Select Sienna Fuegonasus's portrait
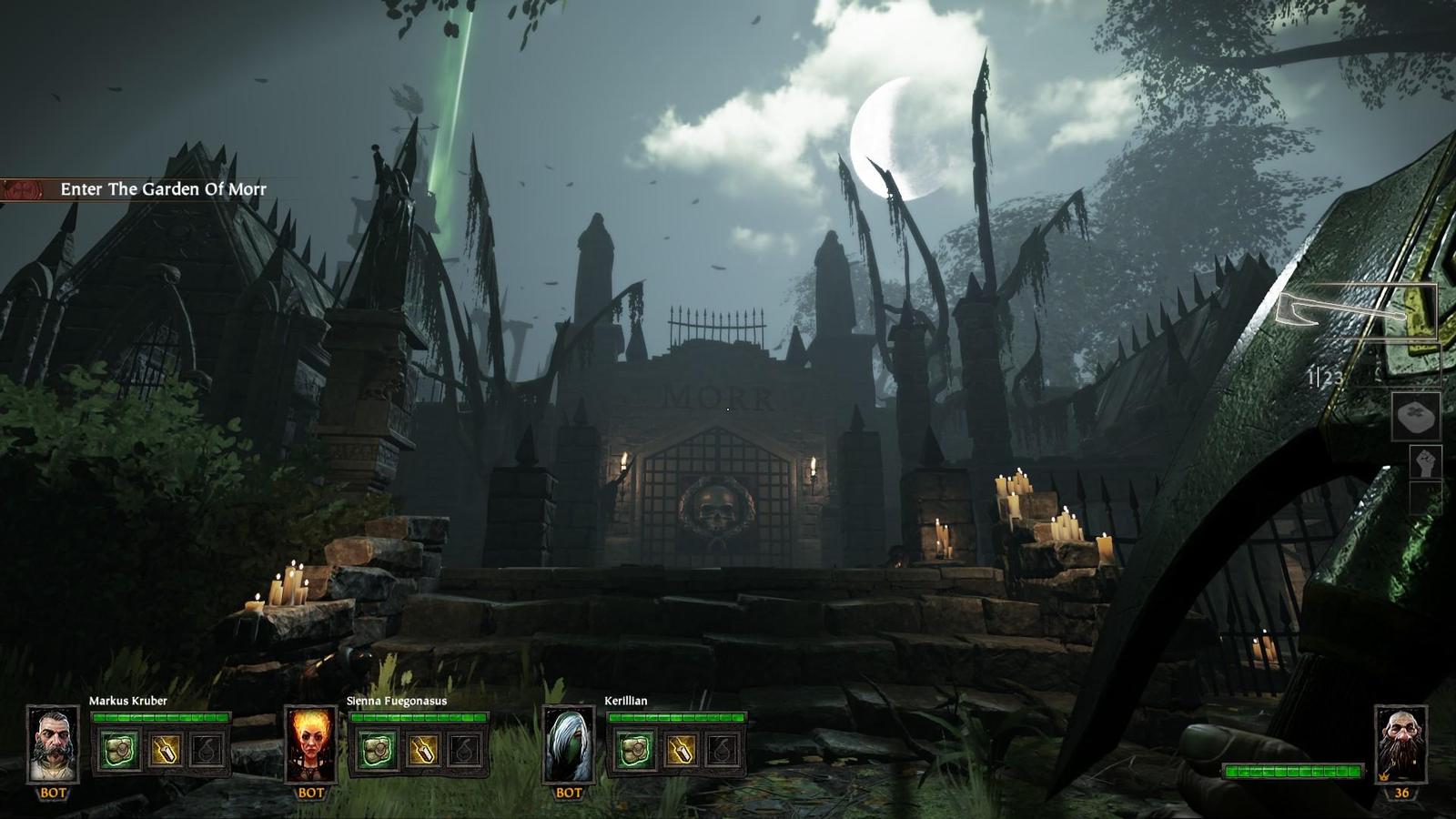 310,744
